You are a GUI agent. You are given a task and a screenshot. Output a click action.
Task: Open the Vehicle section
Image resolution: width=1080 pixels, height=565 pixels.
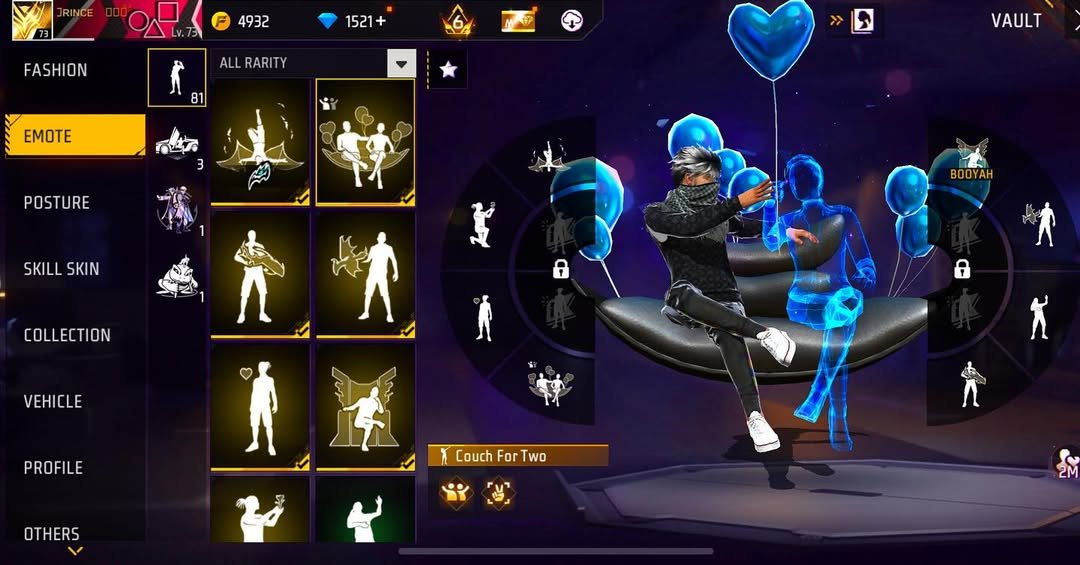tap(53, 401)
